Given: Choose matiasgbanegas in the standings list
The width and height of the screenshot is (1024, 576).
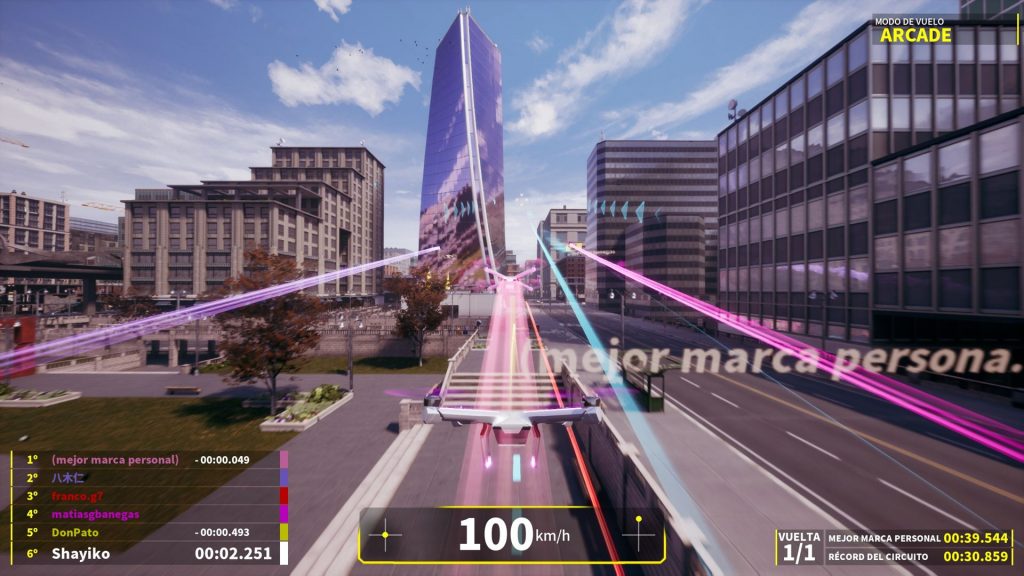Looking at the screenshot, I should point(150,514).
